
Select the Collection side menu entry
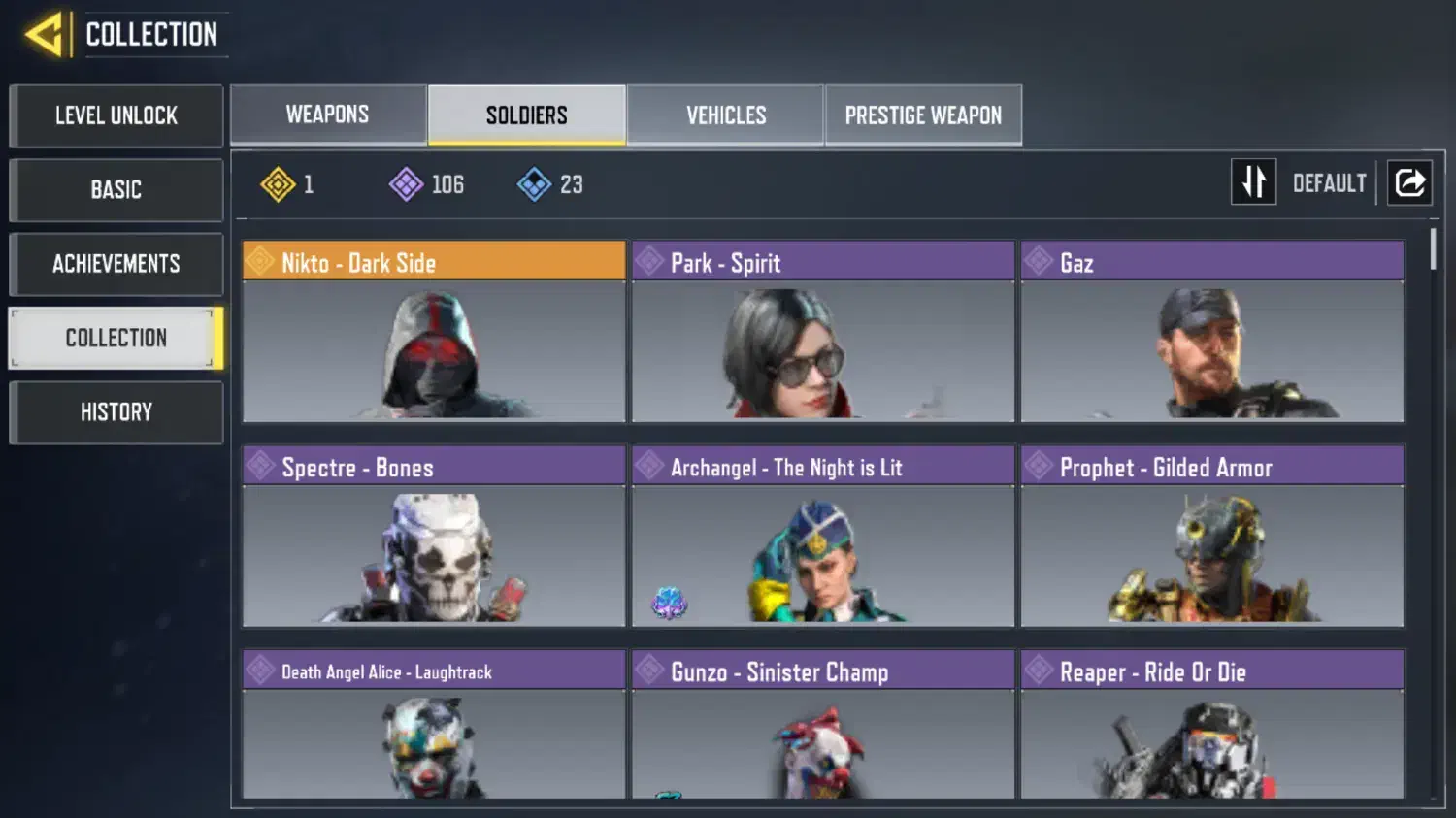(x=116, y=338)
